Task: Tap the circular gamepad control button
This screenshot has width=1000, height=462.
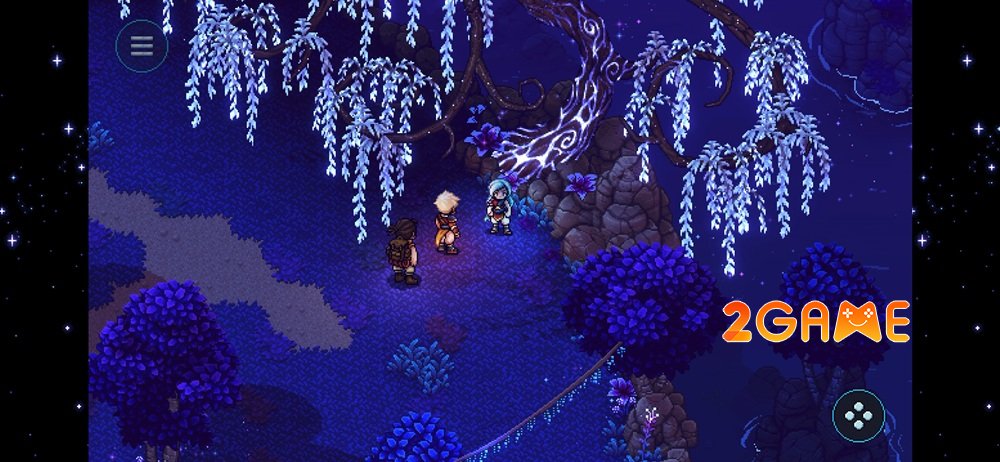Action: tap(858, 414)
